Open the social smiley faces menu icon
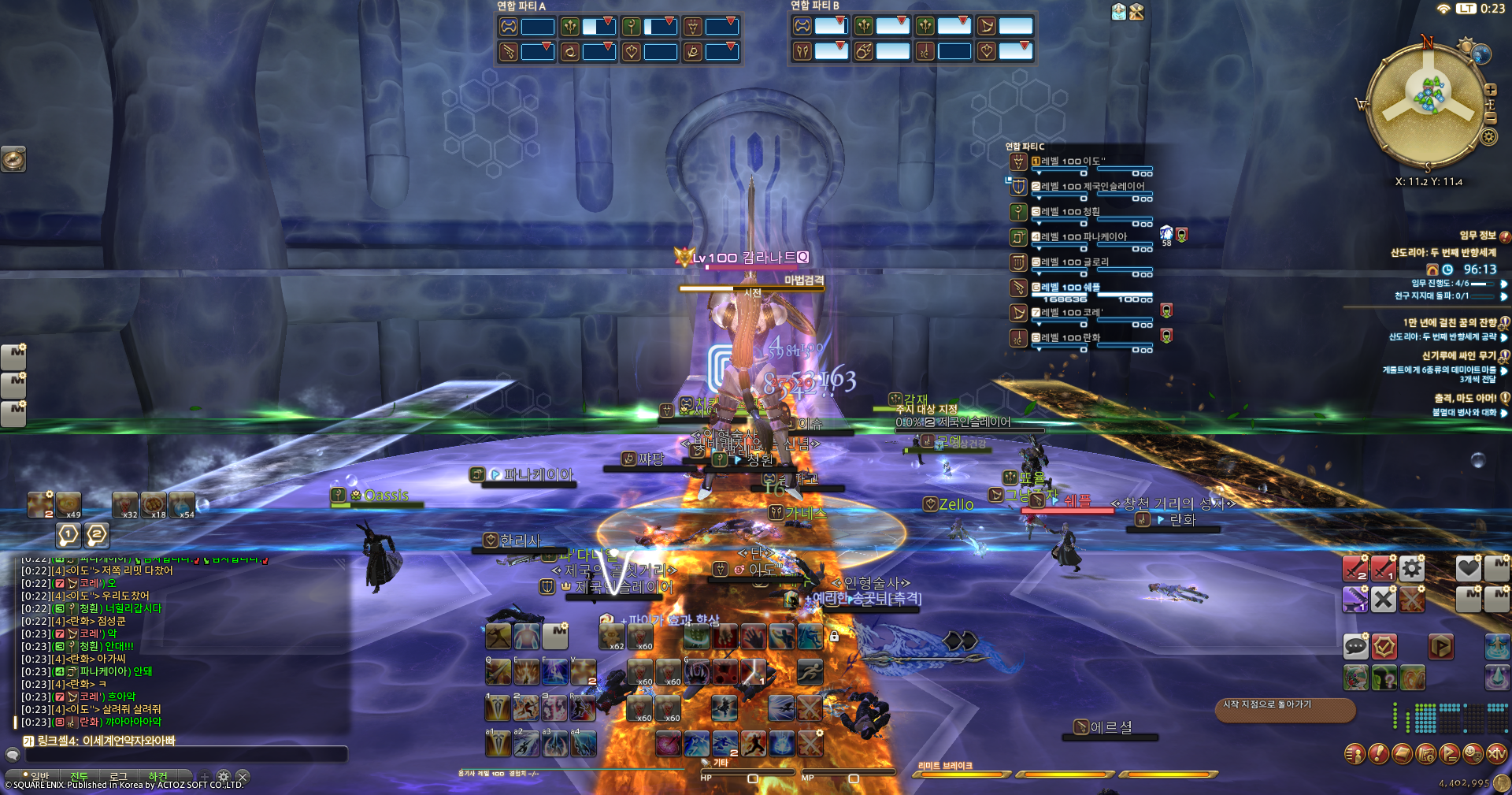The image size is (1512, 795). 1473,754
